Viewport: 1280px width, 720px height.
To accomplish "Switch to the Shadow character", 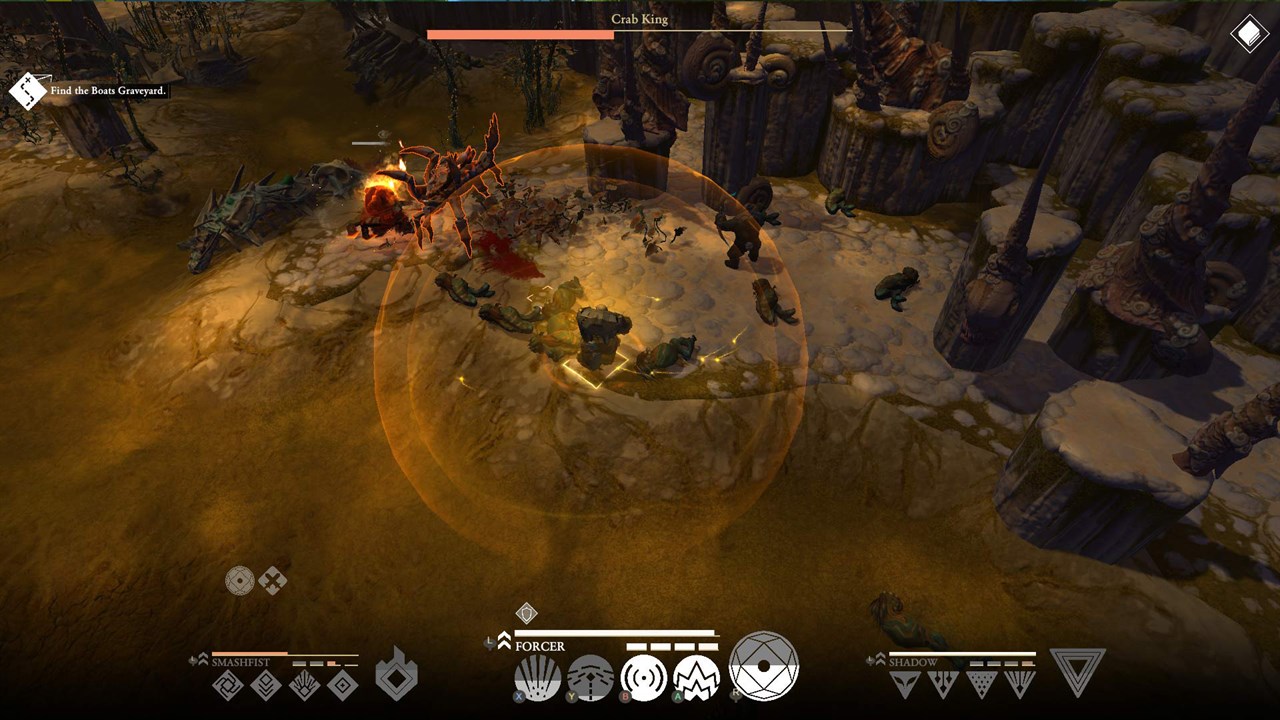I will pos(913,662).
